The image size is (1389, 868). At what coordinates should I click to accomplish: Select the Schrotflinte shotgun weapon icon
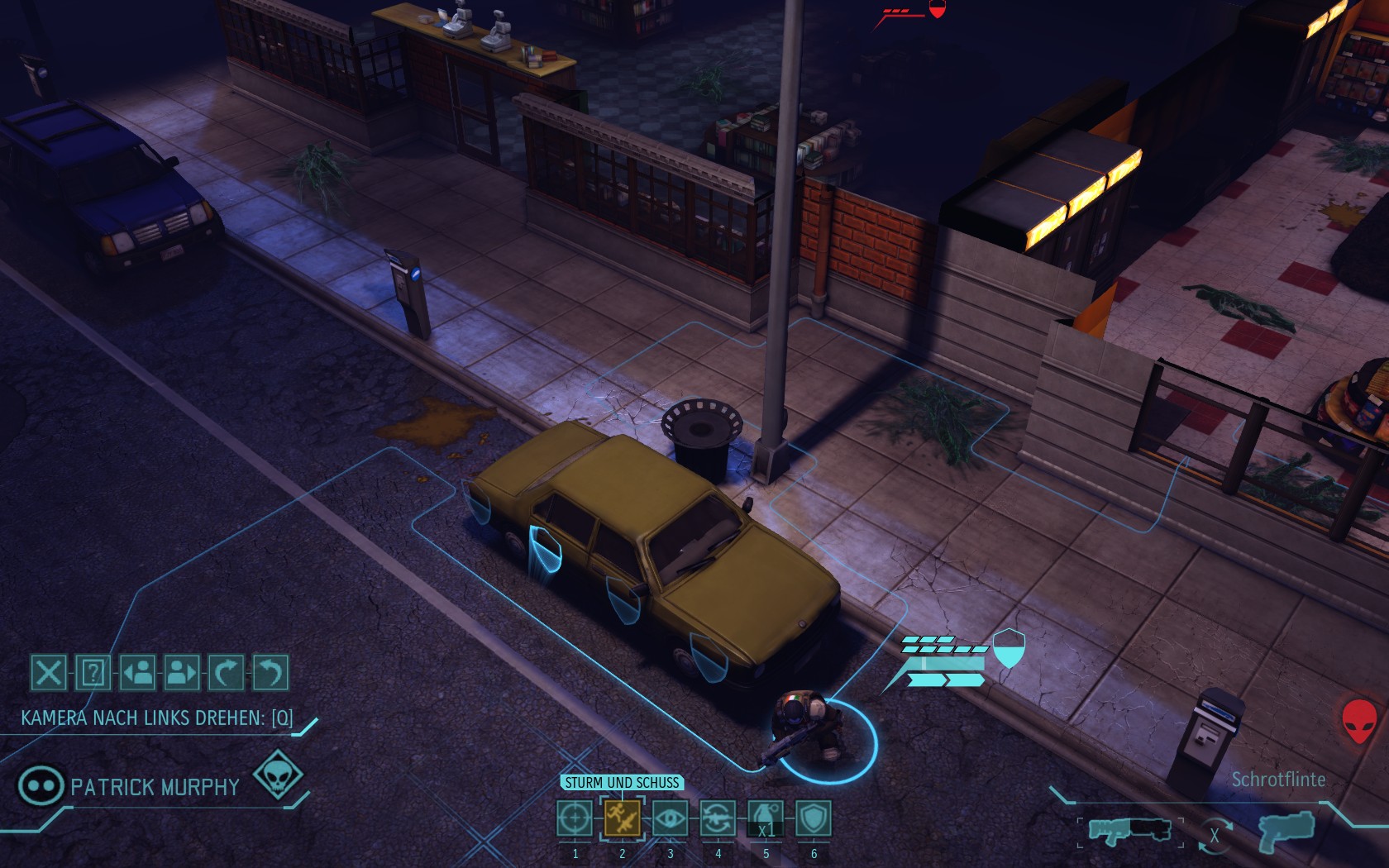click(x=1129, y=830)
